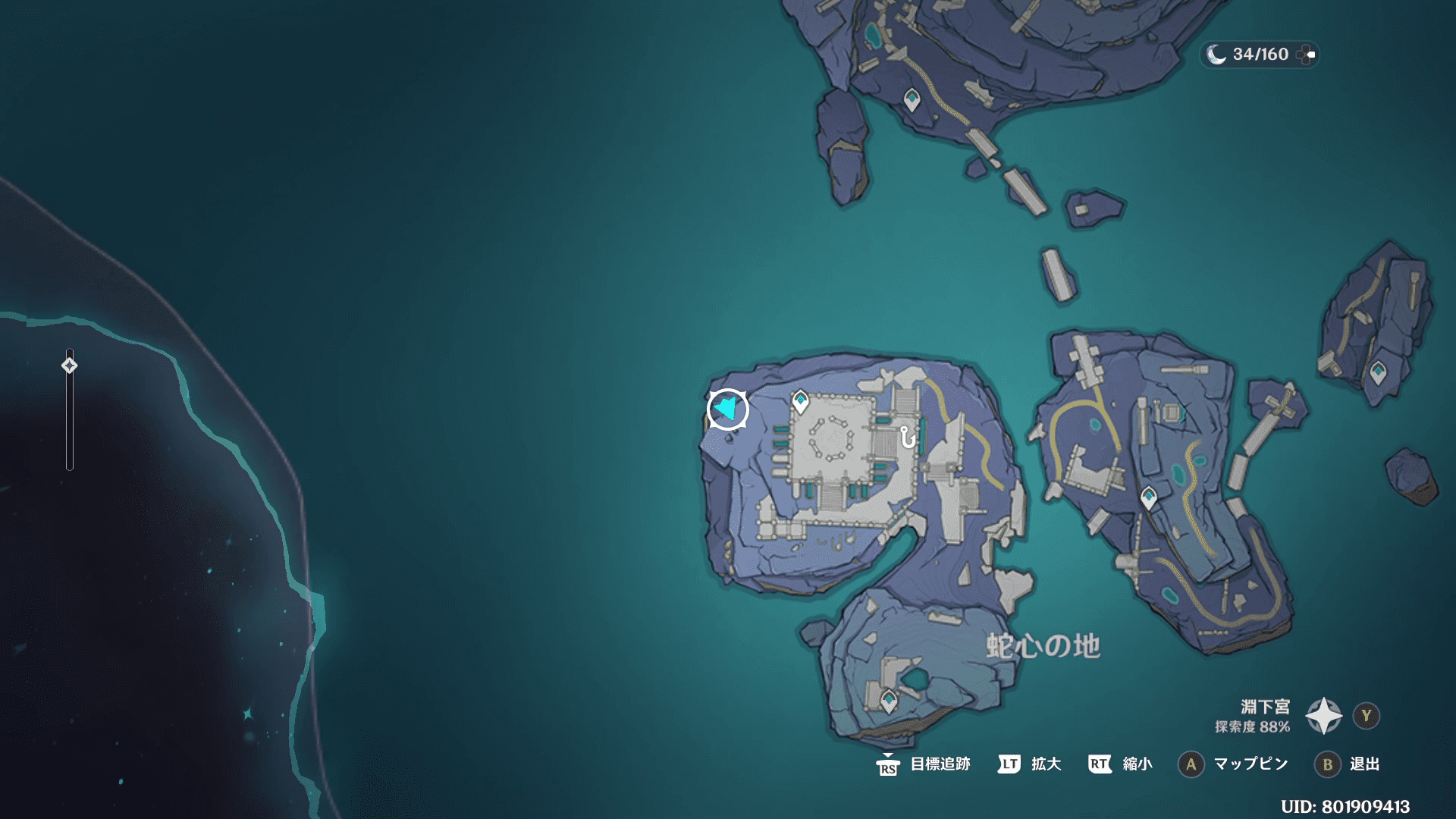Choose the teleport waypoint on the northernmost island
The image size is (1456, 819).
912,99
